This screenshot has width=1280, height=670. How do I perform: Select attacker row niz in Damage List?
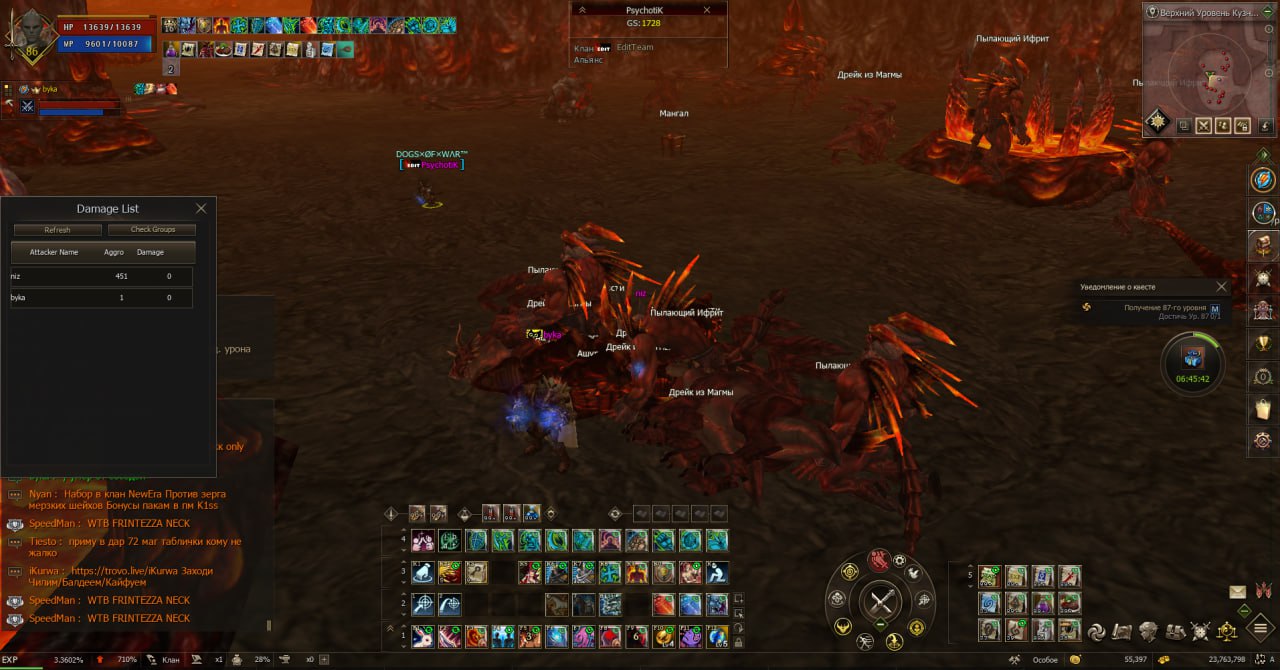[x=100, y=277]
